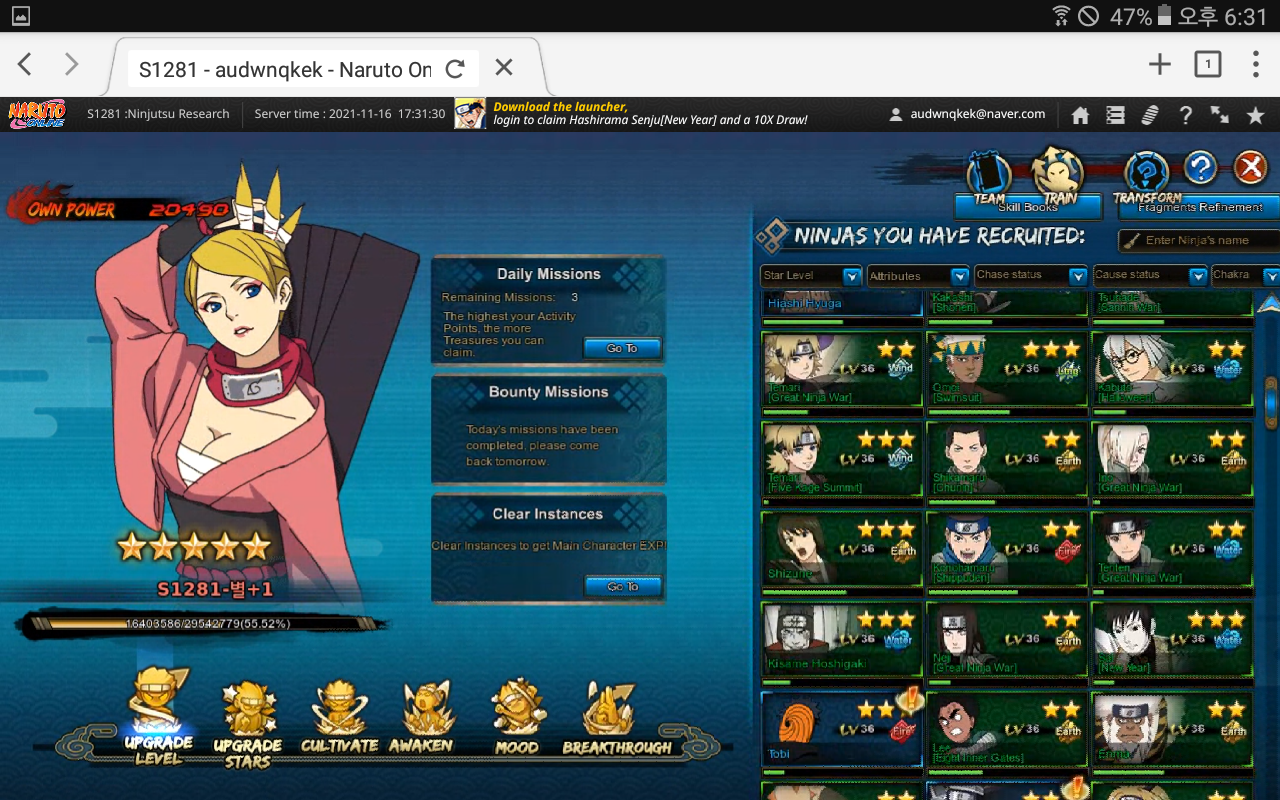Go to Daily Missions
This screenshot has height=800, width=1280.
[622, 348]
